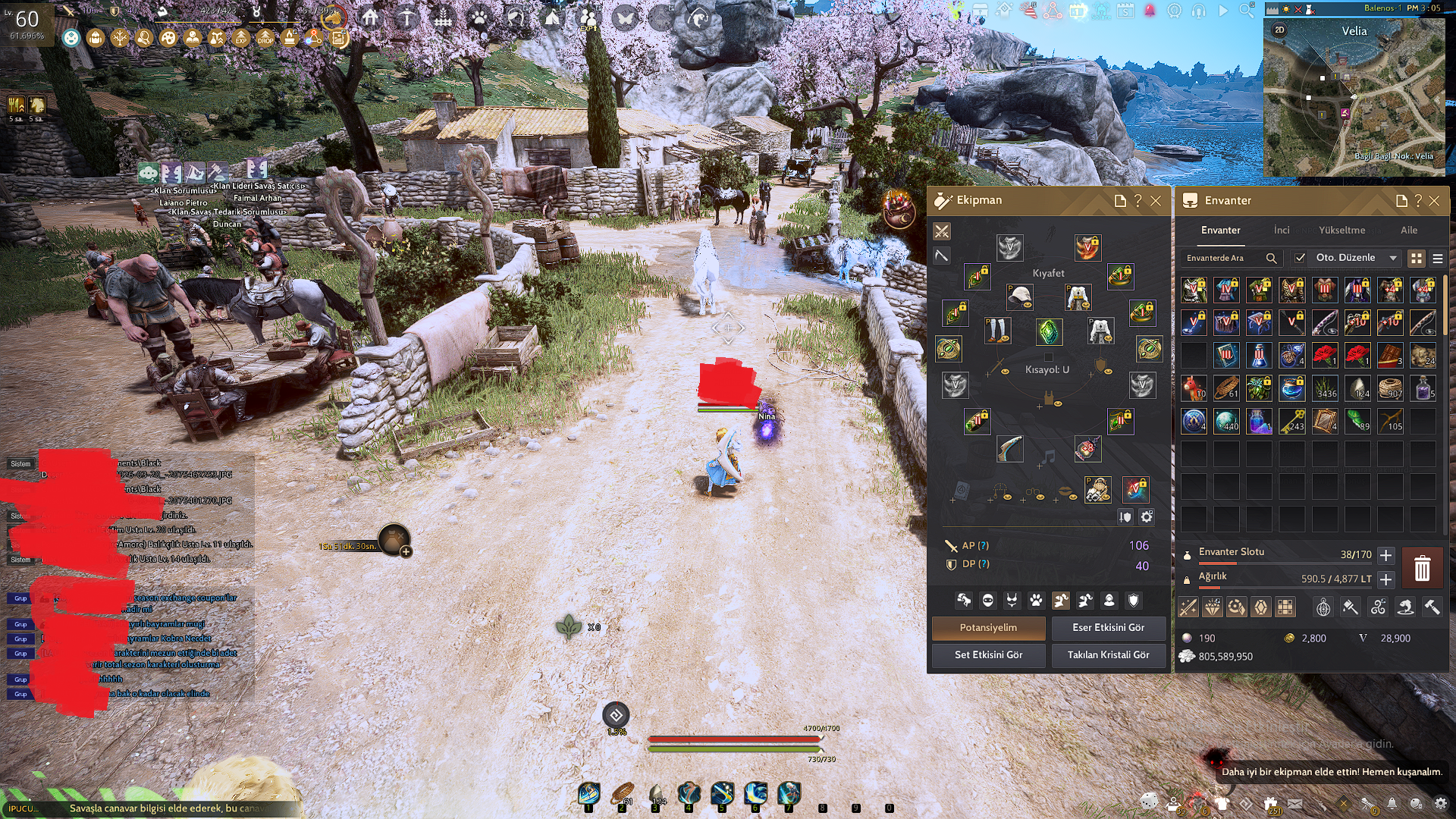The width and height of the screenshot is (1456, 819).
Task: Toggle list view mode in the inventory
Action: click(1439, 258)
